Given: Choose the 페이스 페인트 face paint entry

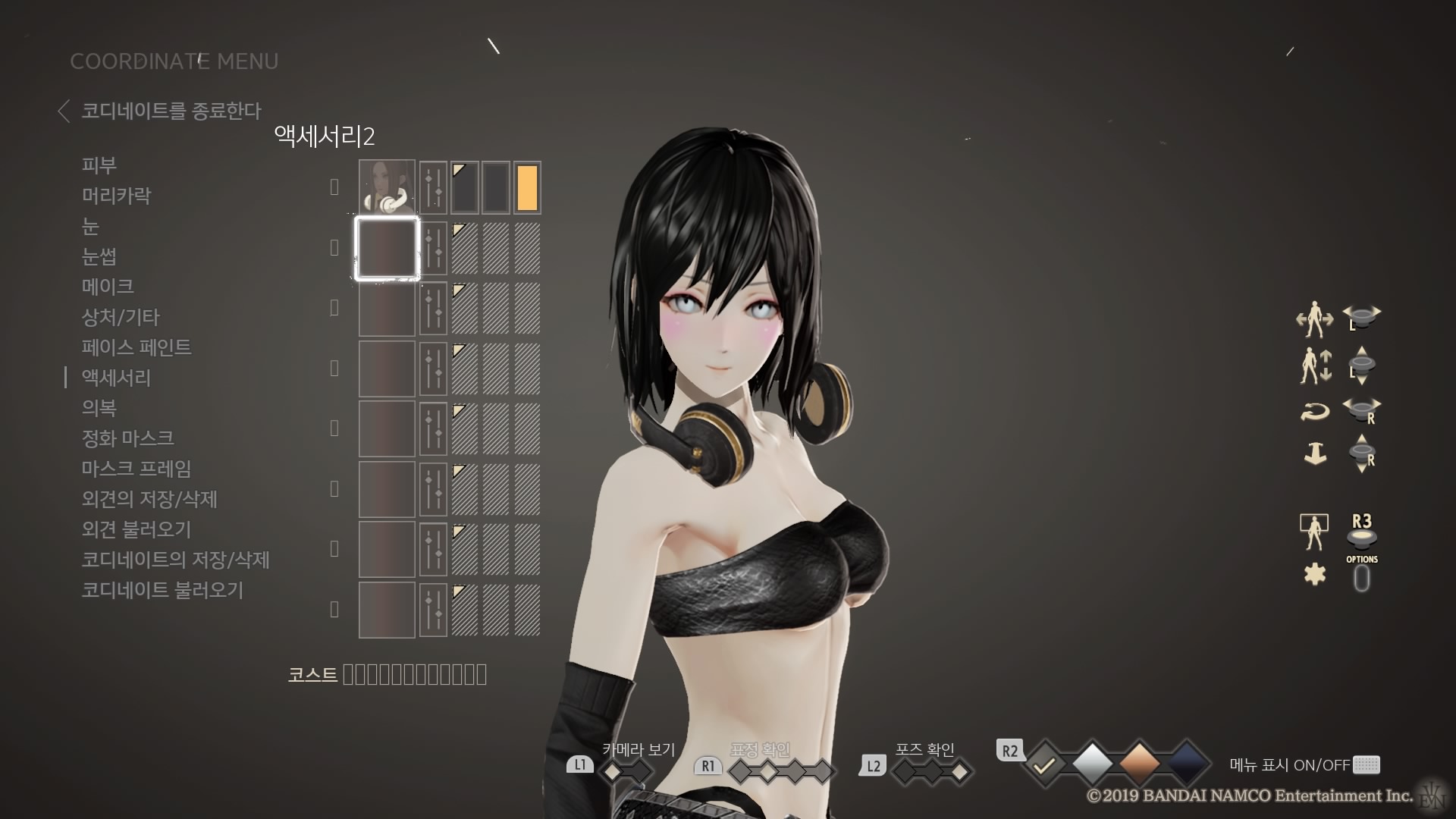Looking at the screenshot, I should [136, 347].
